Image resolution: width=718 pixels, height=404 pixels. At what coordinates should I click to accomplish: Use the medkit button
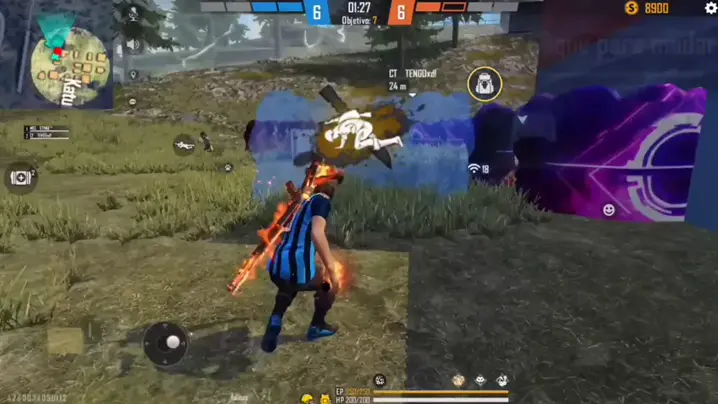[x=19, y=177]
